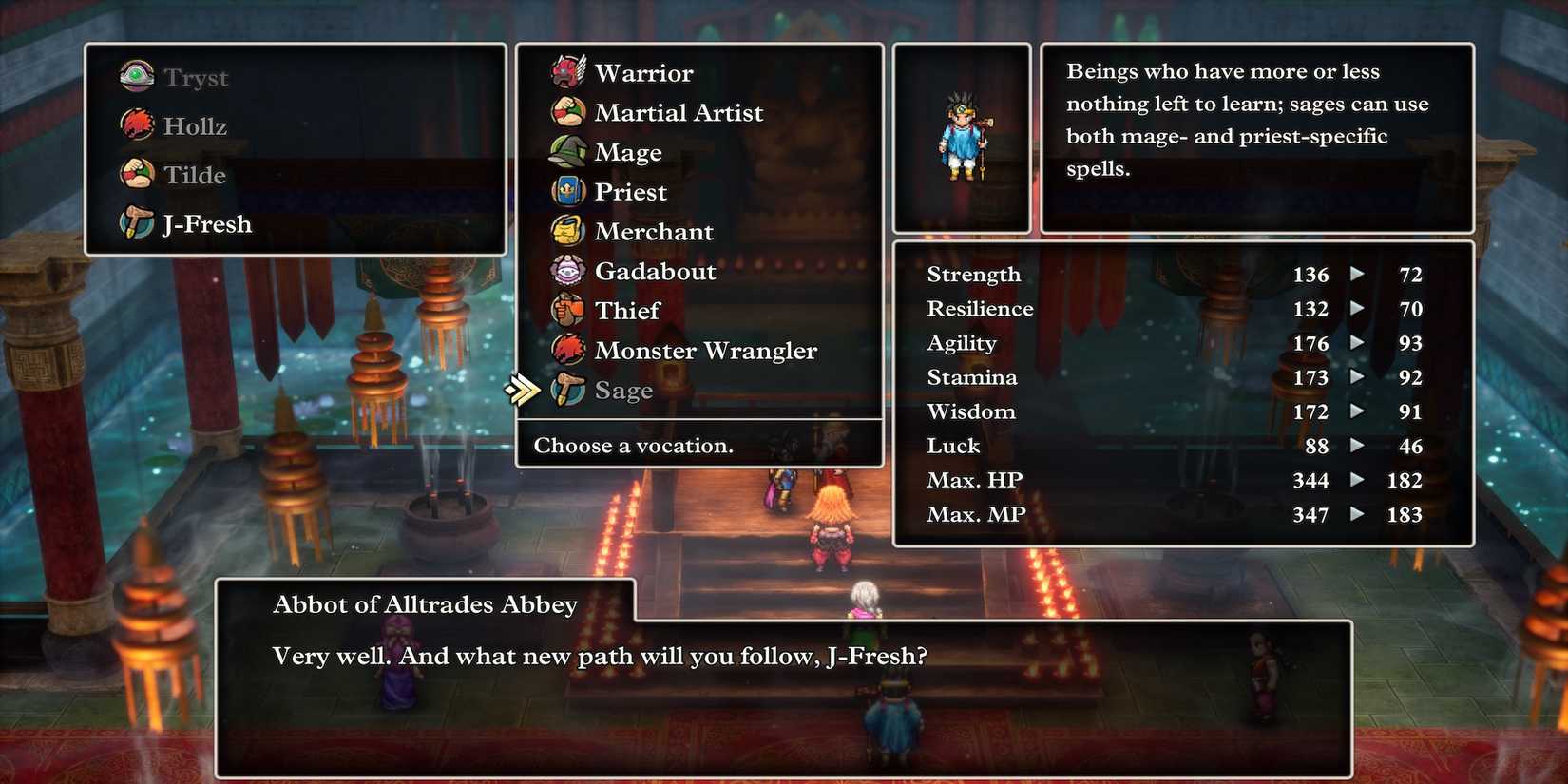Select Hollz from the party list

point(195,125)
